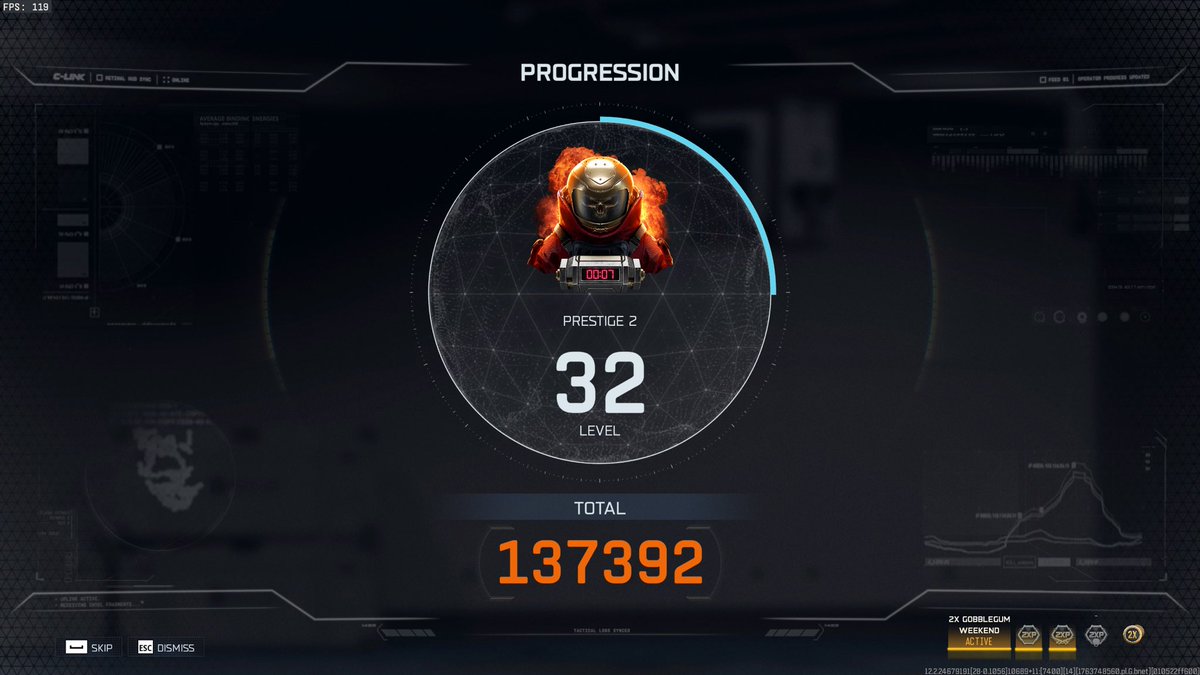Screen dimensions: 1200x675
Task: Click the gold 2X coin icon
Action: (x=1133, y=634)
